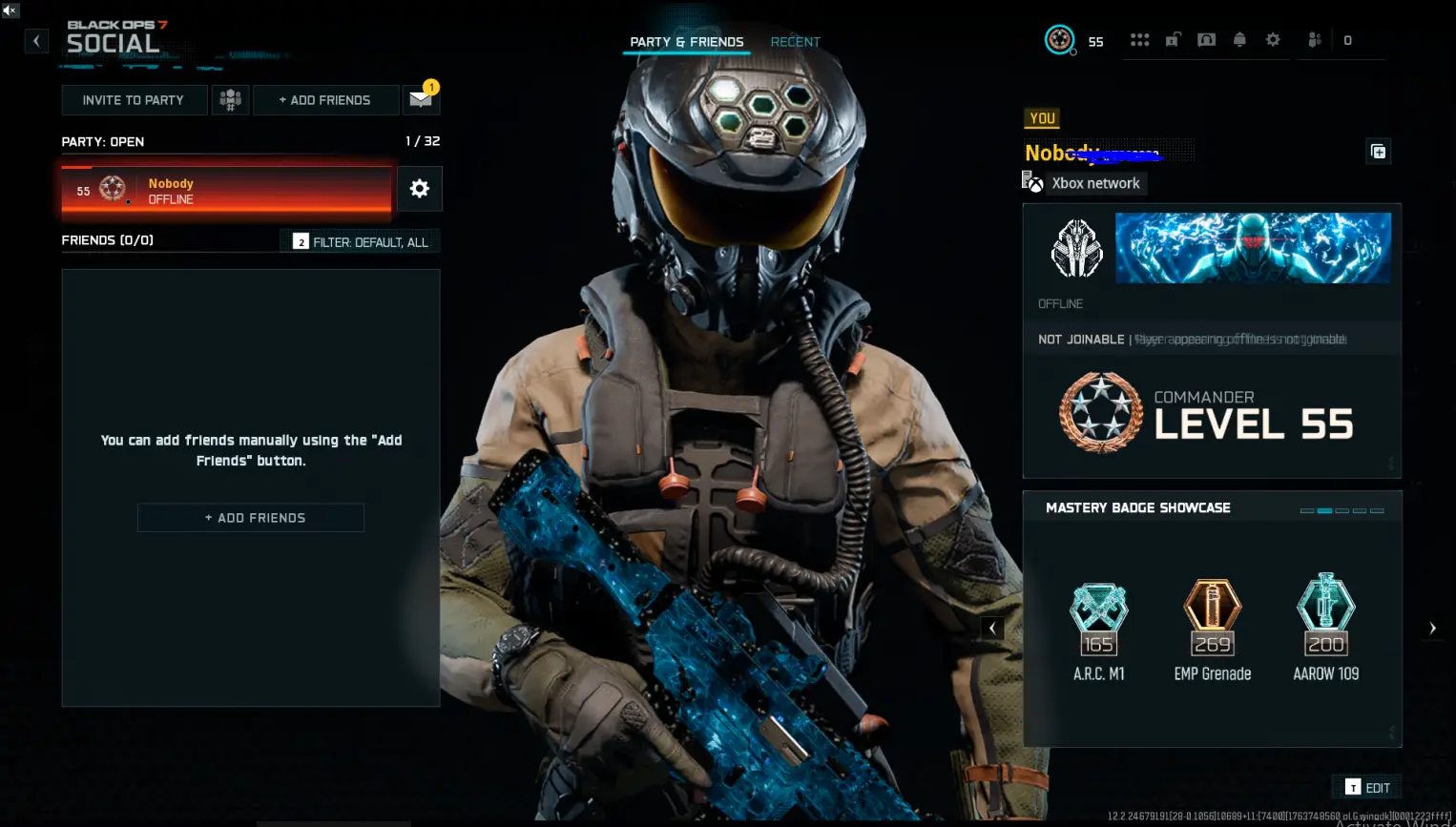Click the right chevron beside Mastery Badge Showcase

1432,628
